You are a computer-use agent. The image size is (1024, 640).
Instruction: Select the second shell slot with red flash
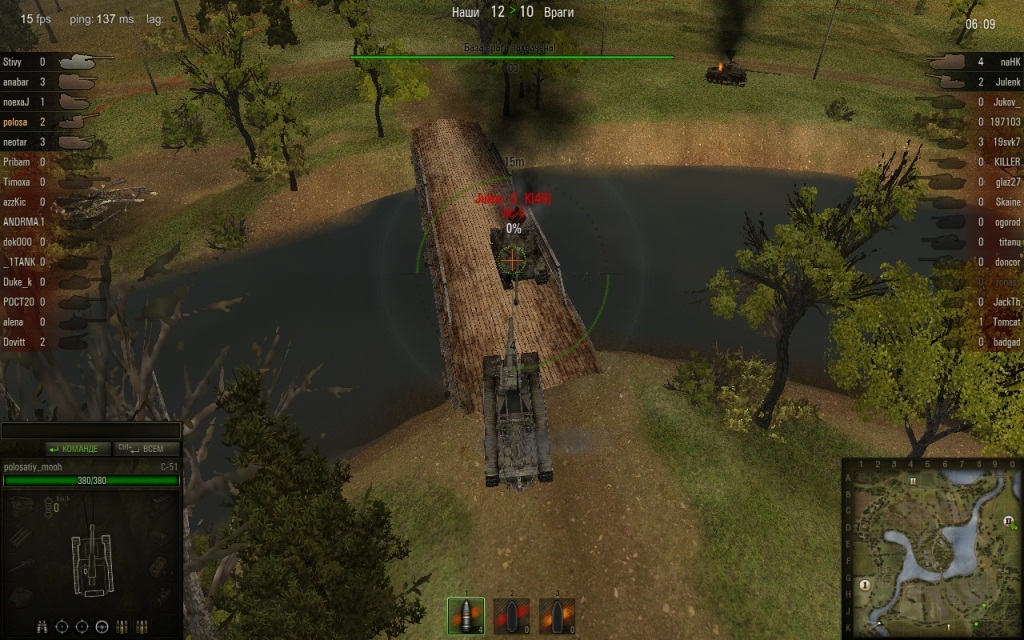click(x=511, y=615)
